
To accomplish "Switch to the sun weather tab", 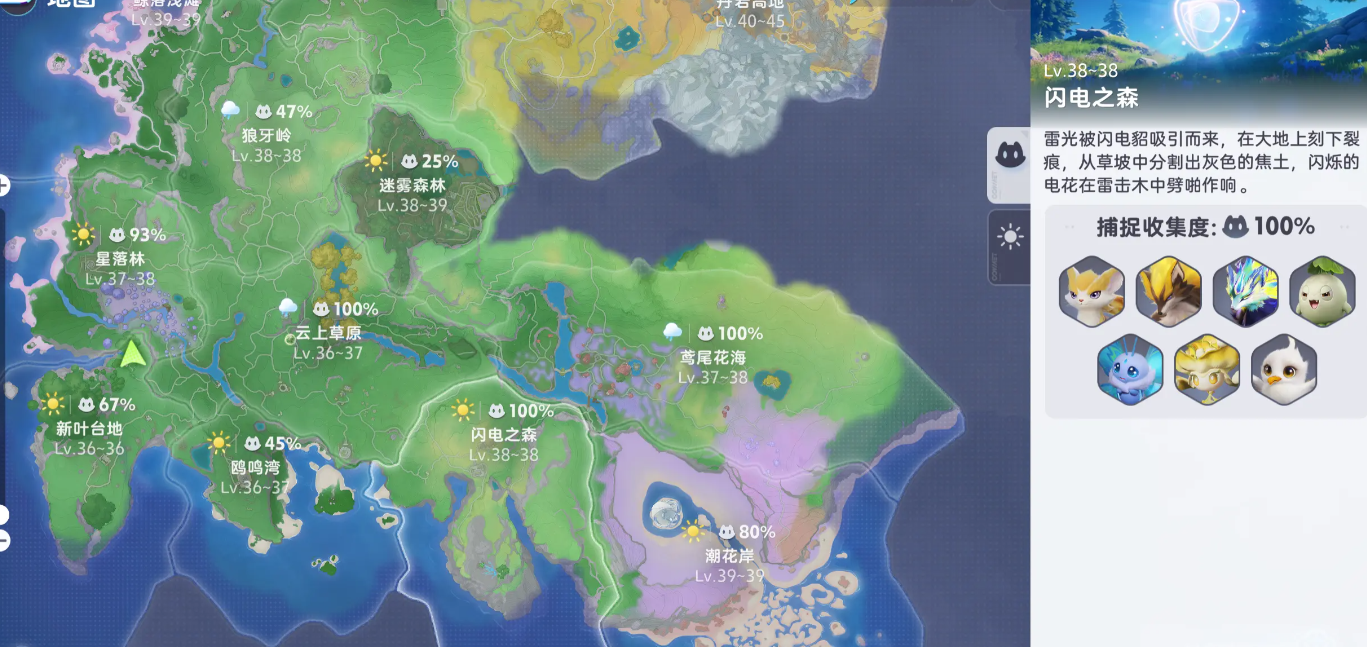I will coord(1010,237).
